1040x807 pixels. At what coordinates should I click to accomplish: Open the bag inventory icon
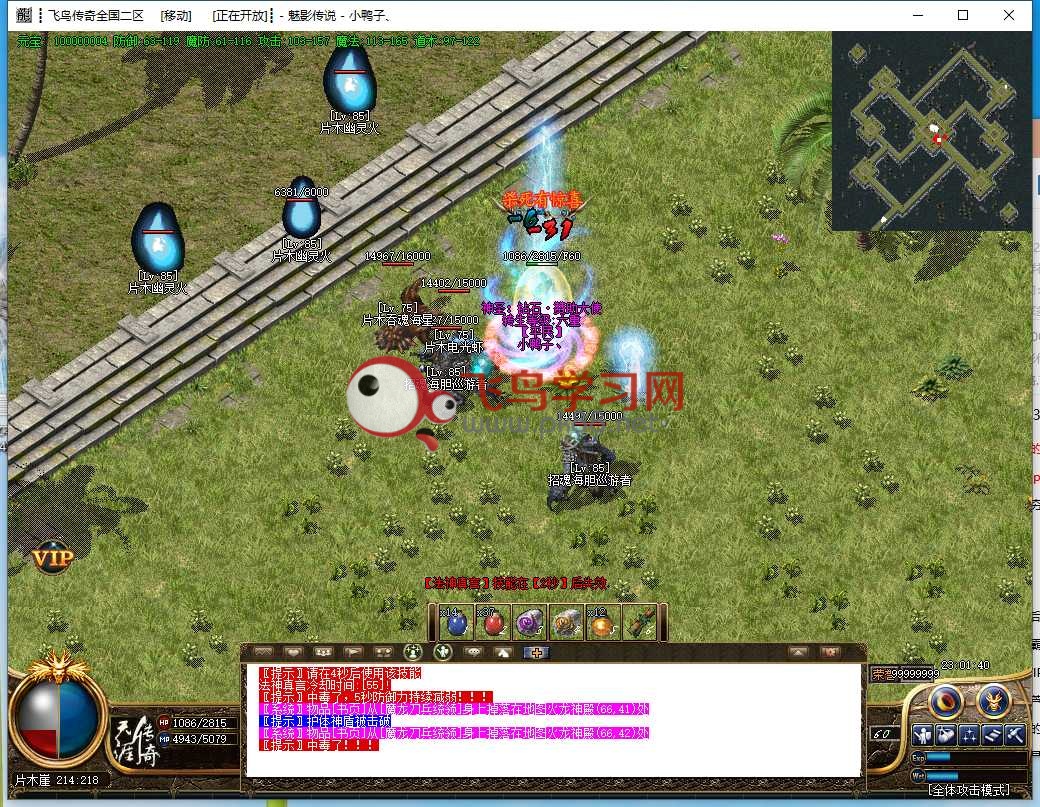click(945, 735)
